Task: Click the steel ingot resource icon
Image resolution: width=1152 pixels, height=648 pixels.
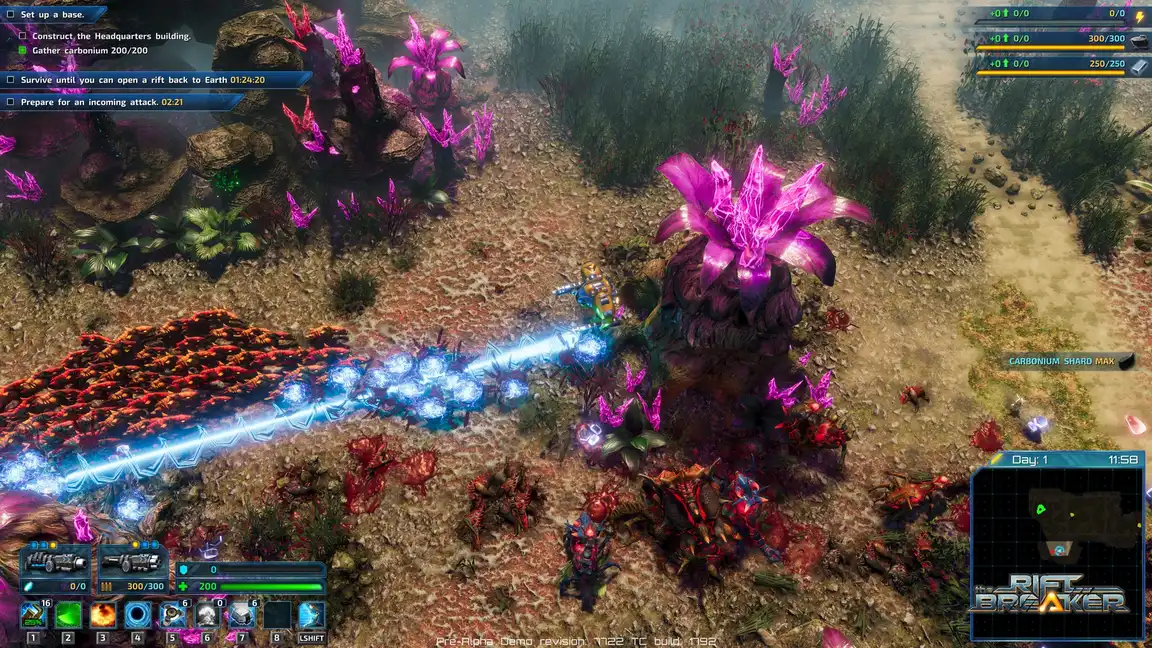Action: 1139,64
